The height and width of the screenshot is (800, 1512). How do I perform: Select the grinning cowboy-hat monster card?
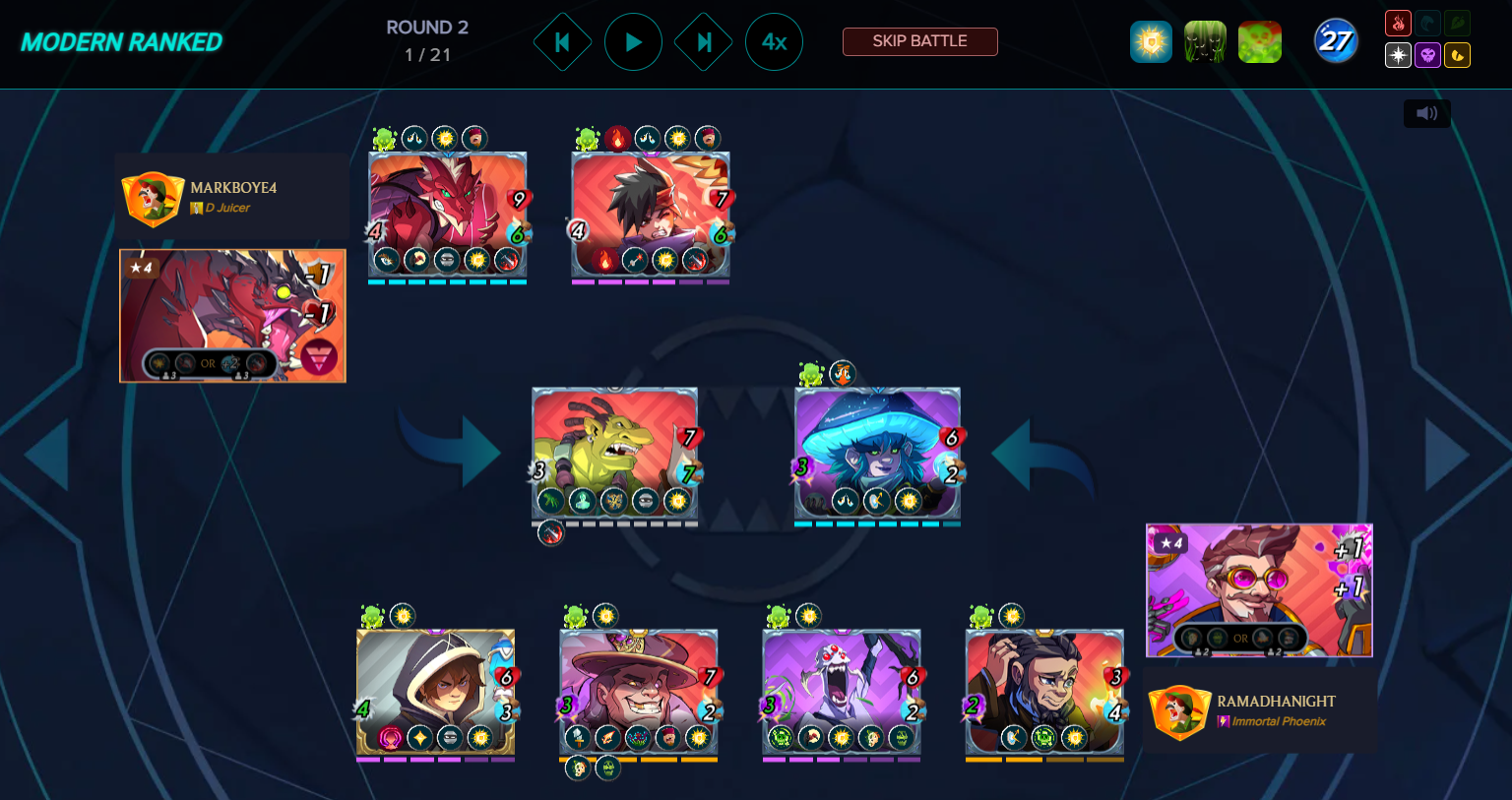coord(638,689)
